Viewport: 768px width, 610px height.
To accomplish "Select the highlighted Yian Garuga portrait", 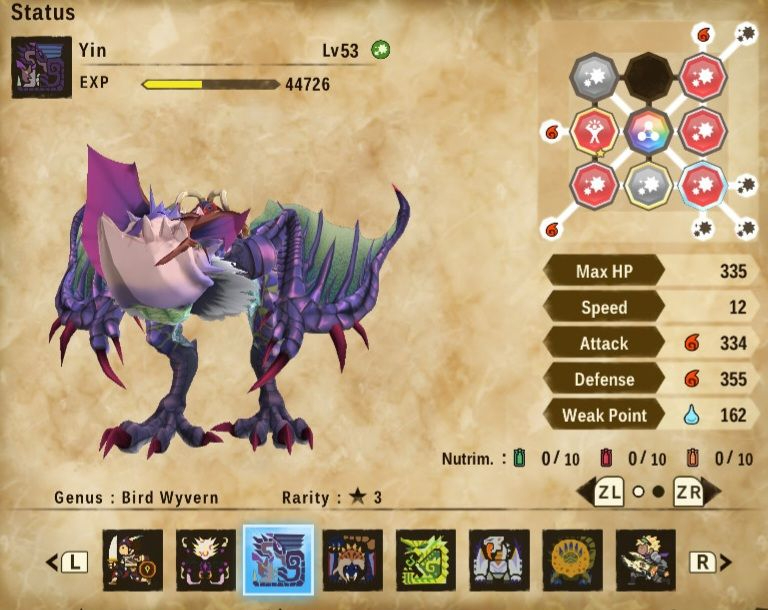I will coord(279,560).
